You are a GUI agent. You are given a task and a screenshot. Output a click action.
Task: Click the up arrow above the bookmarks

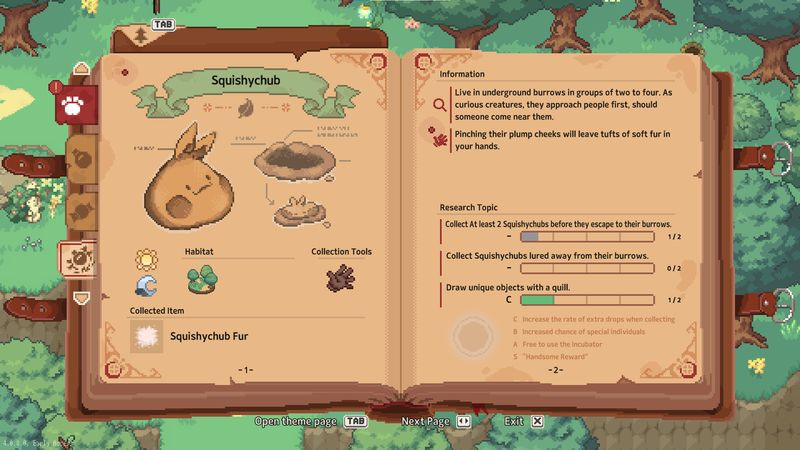point(81,68)
